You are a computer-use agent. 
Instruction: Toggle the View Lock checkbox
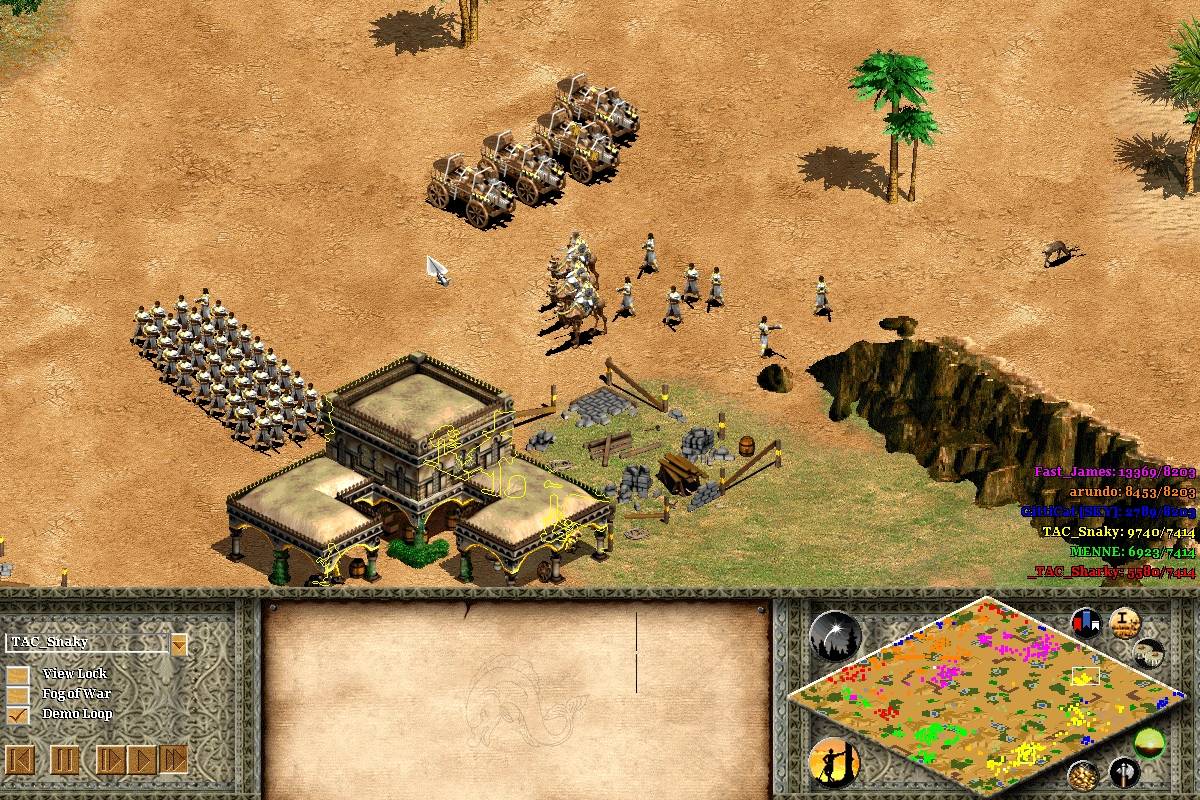(18, 674)
